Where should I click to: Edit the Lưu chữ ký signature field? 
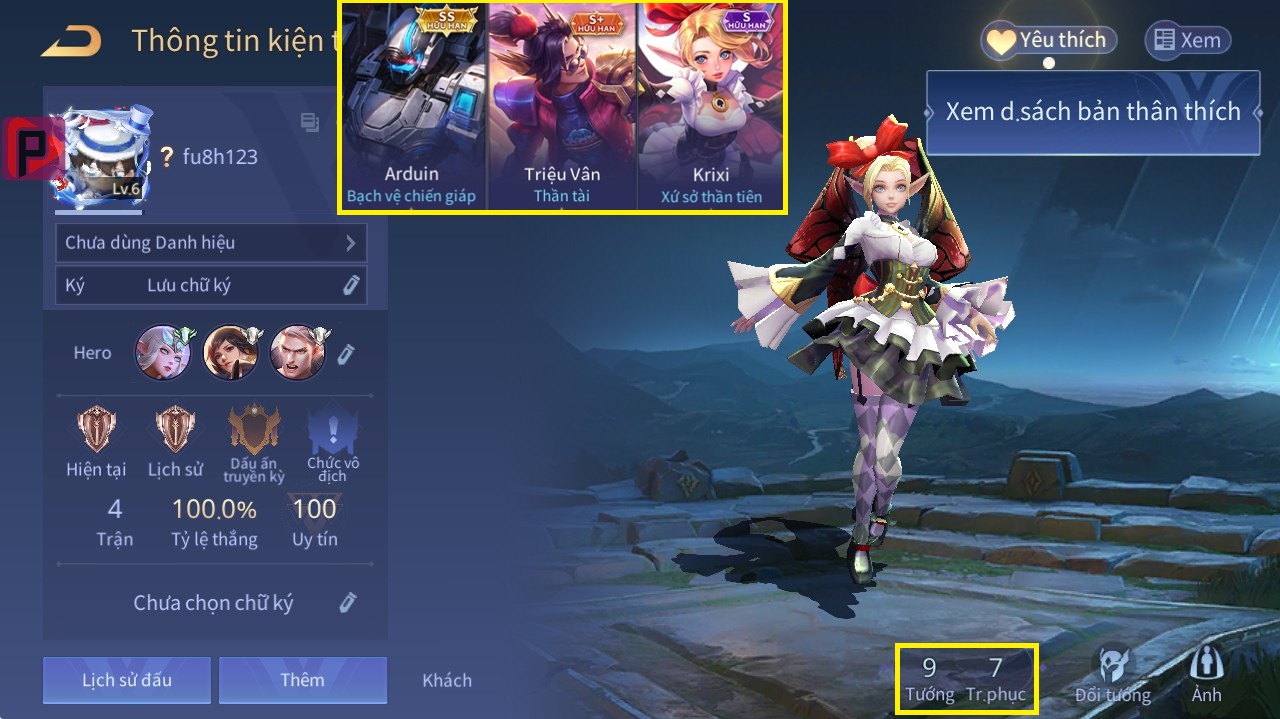click(x=350, y=285)
